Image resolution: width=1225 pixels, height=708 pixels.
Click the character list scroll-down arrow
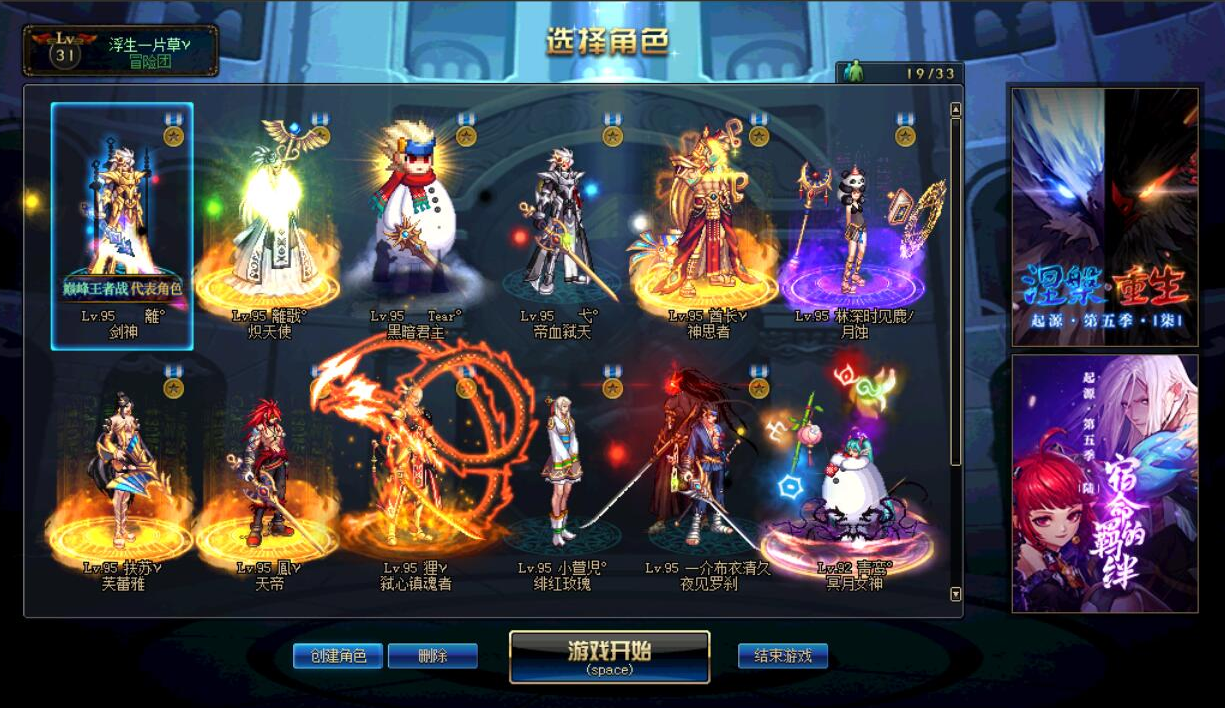click(x=955, y=594)
